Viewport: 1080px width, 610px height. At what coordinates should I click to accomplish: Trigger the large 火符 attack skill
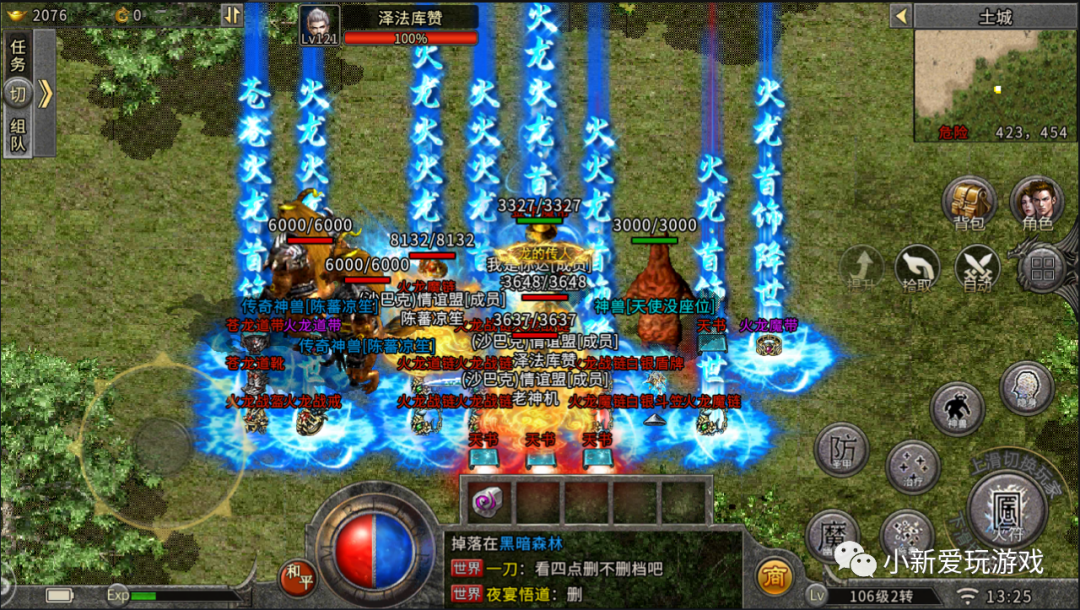1007,507
